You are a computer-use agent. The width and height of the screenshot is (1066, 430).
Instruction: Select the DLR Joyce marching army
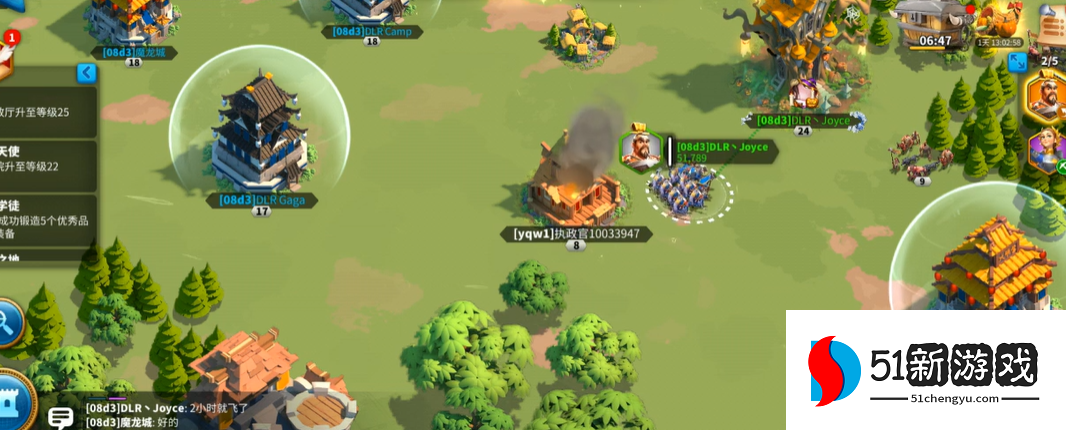point(689,190)
